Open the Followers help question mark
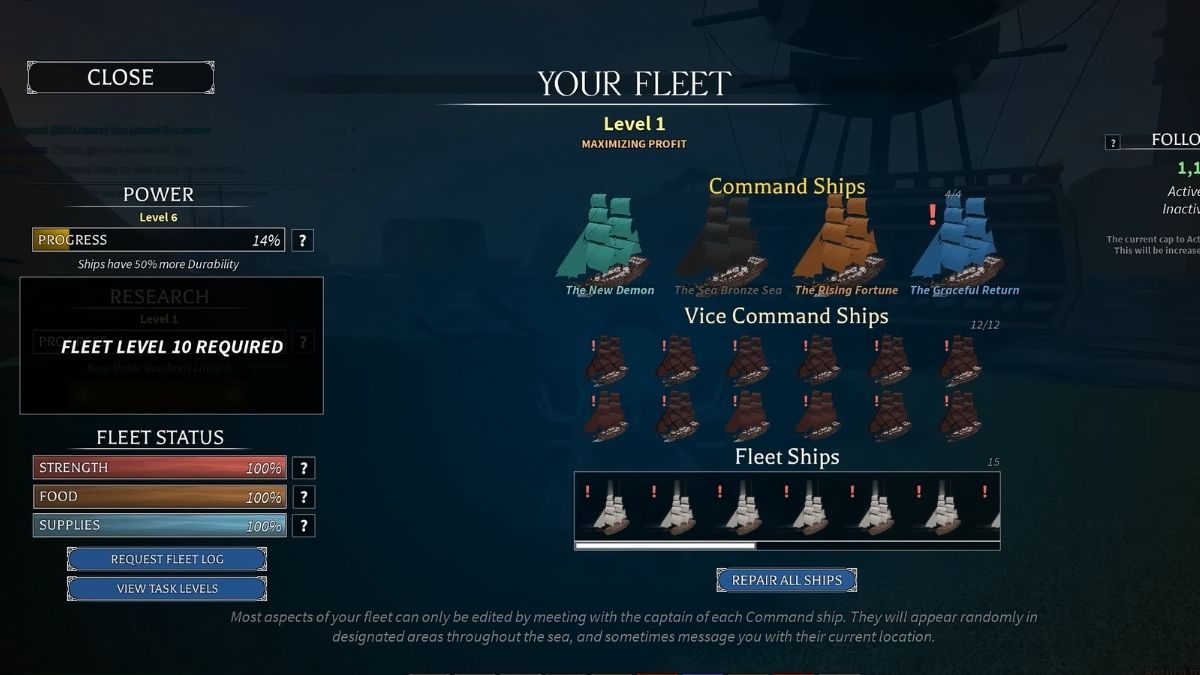This screenshot has height=675, width=1200. pyautogui.click(x=1112, y=142)
